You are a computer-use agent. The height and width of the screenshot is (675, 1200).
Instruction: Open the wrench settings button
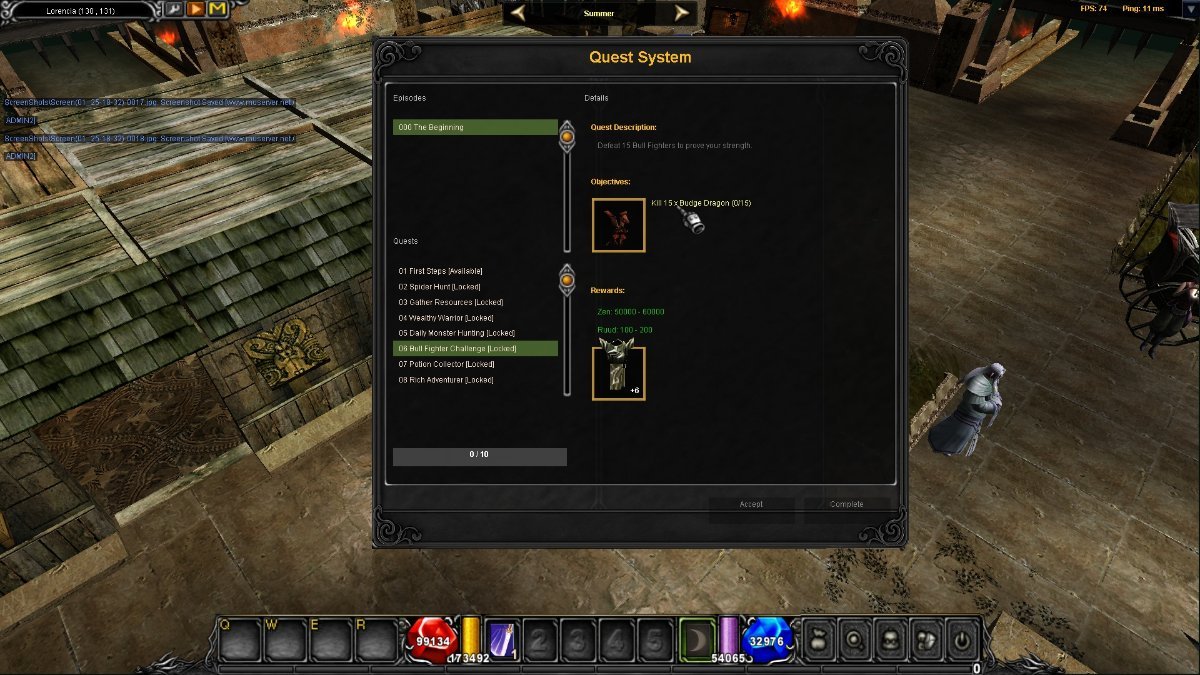173,9
